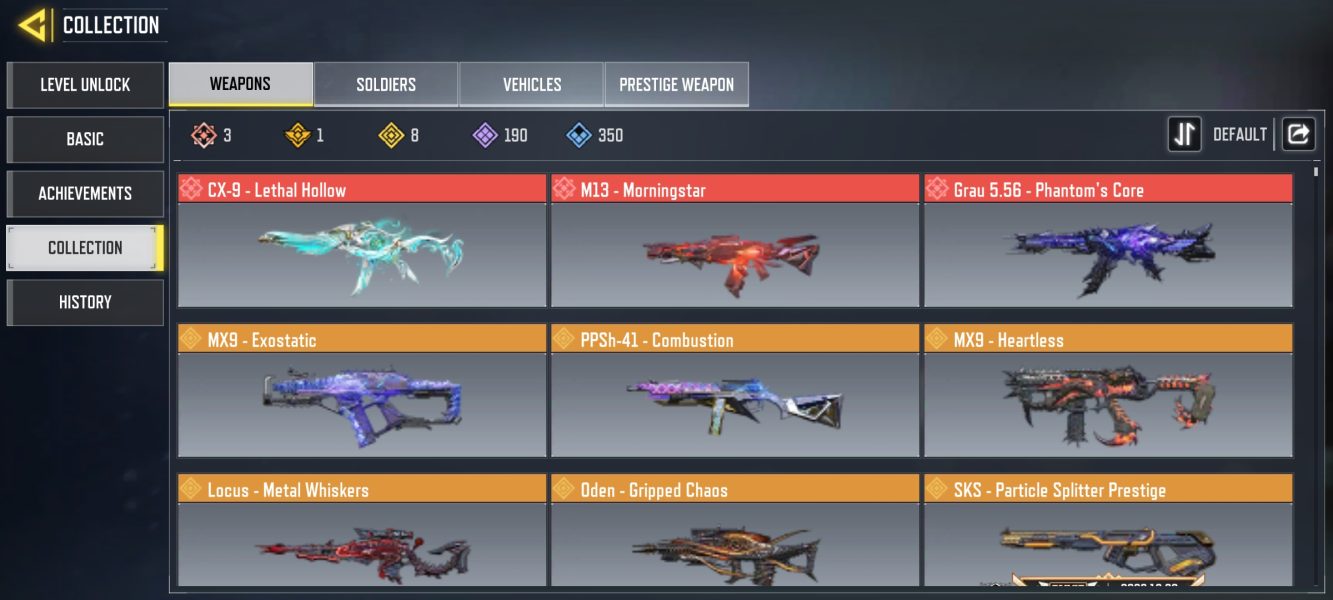Open the History section
The height and width of the screenshot is (600, 1333).
pos(85,302)
